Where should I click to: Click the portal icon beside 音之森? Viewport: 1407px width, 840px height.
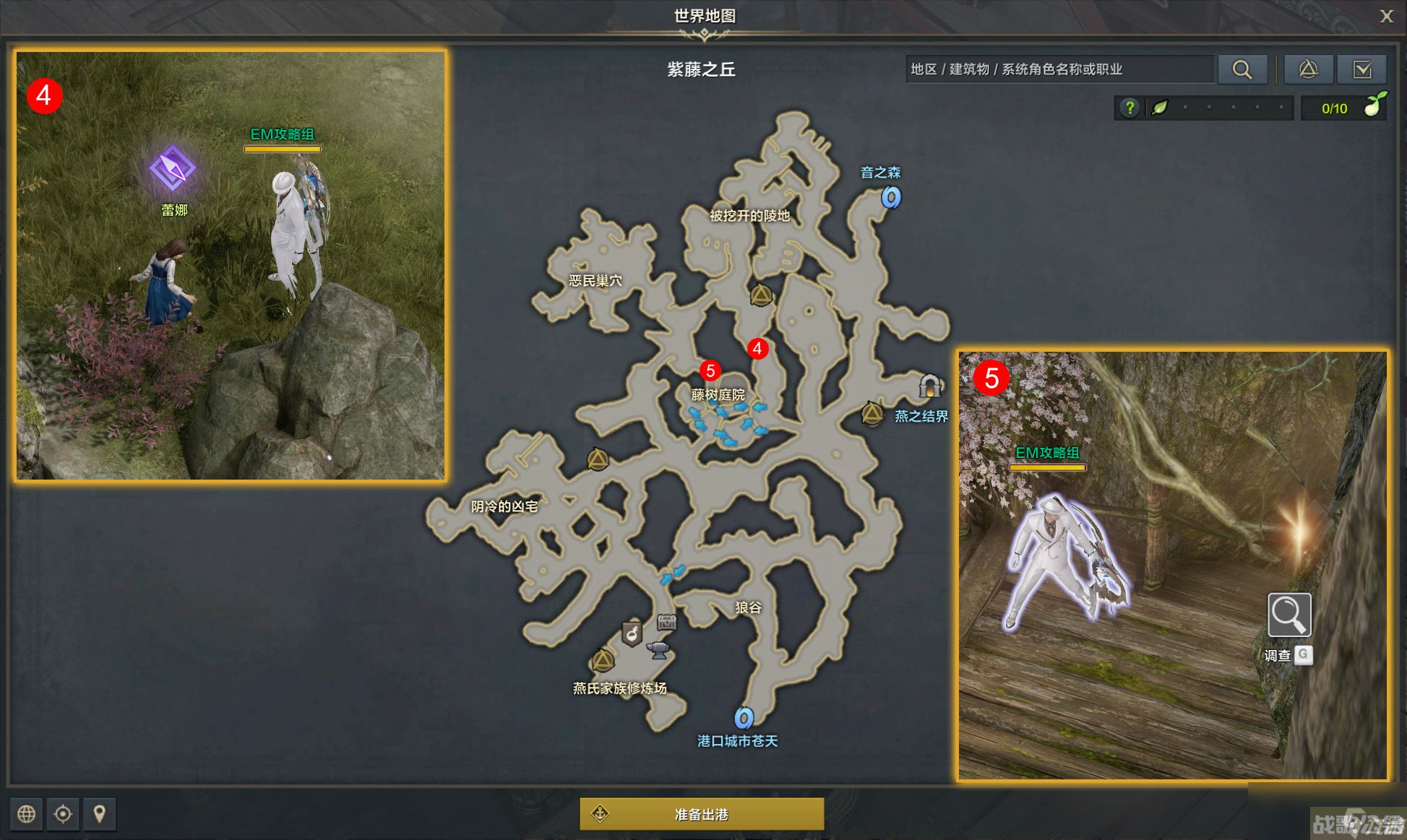[x=891, y=197]
